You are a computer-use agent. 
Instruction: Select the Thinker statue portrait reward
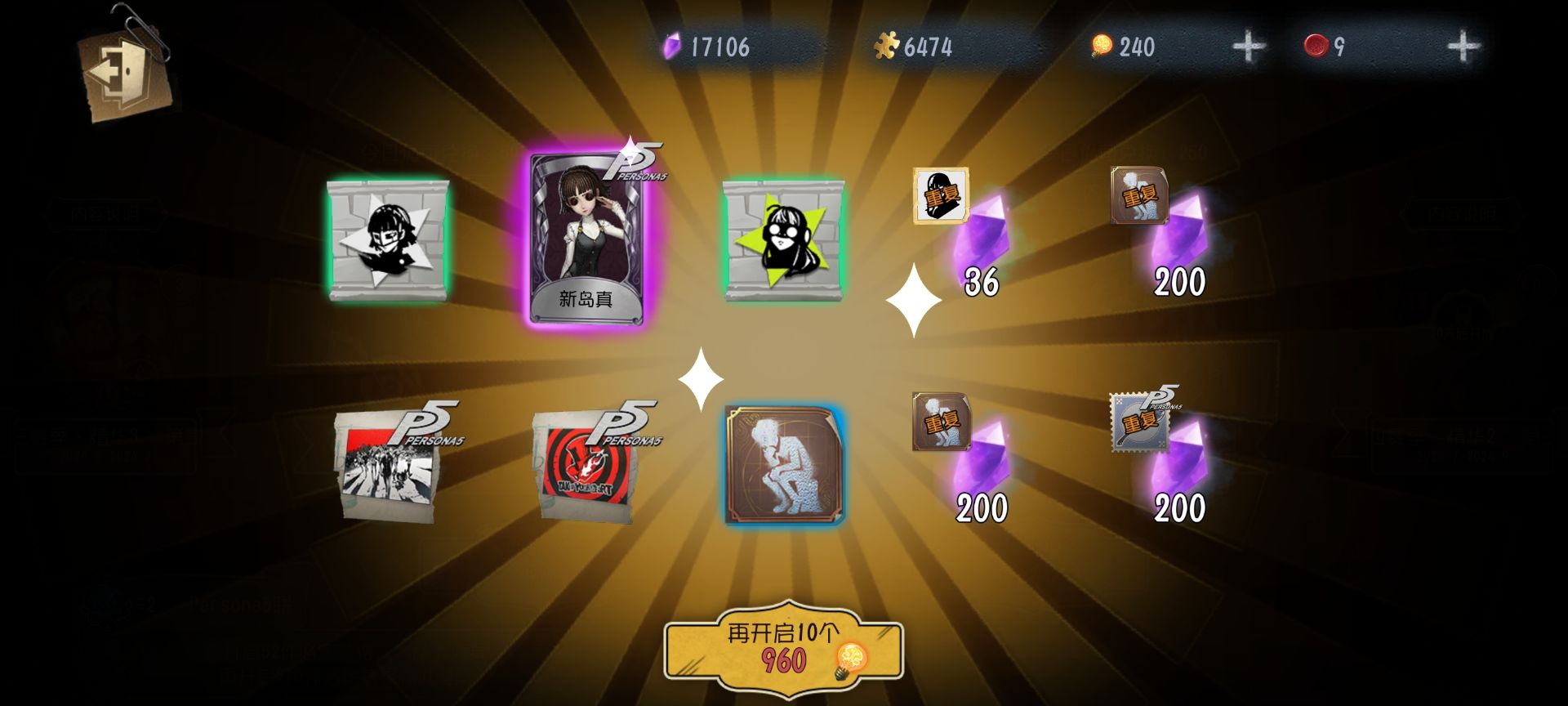784,464
